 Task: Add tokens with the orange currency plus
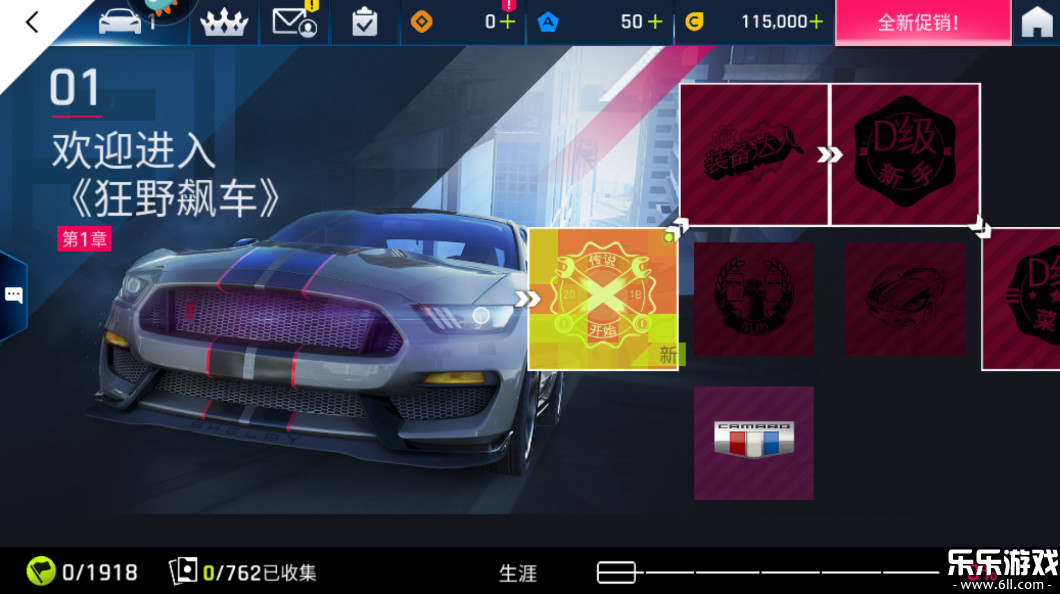(x=507, y=22)
